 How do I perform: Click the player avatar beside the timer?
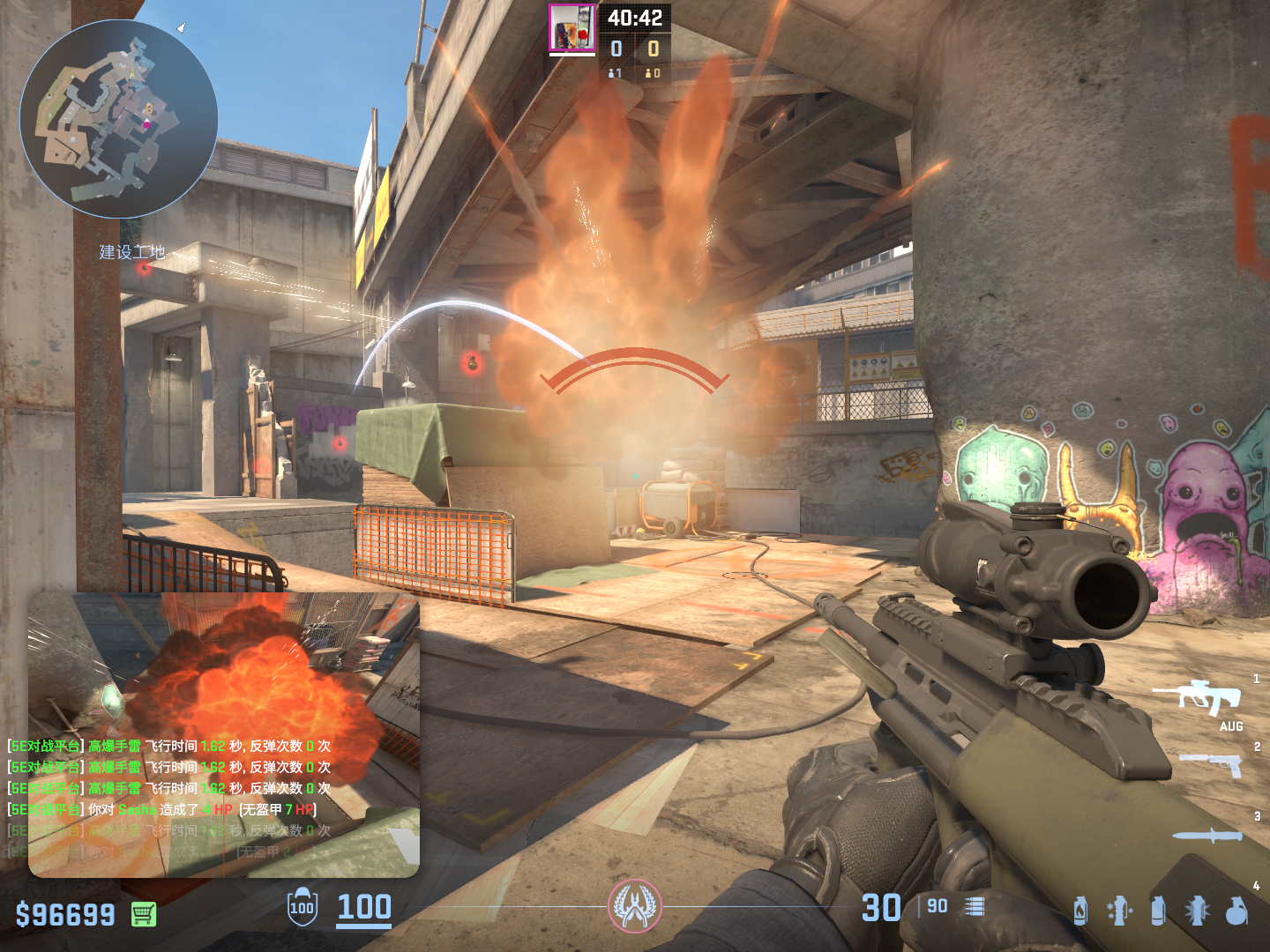click(x=572, y=28)
